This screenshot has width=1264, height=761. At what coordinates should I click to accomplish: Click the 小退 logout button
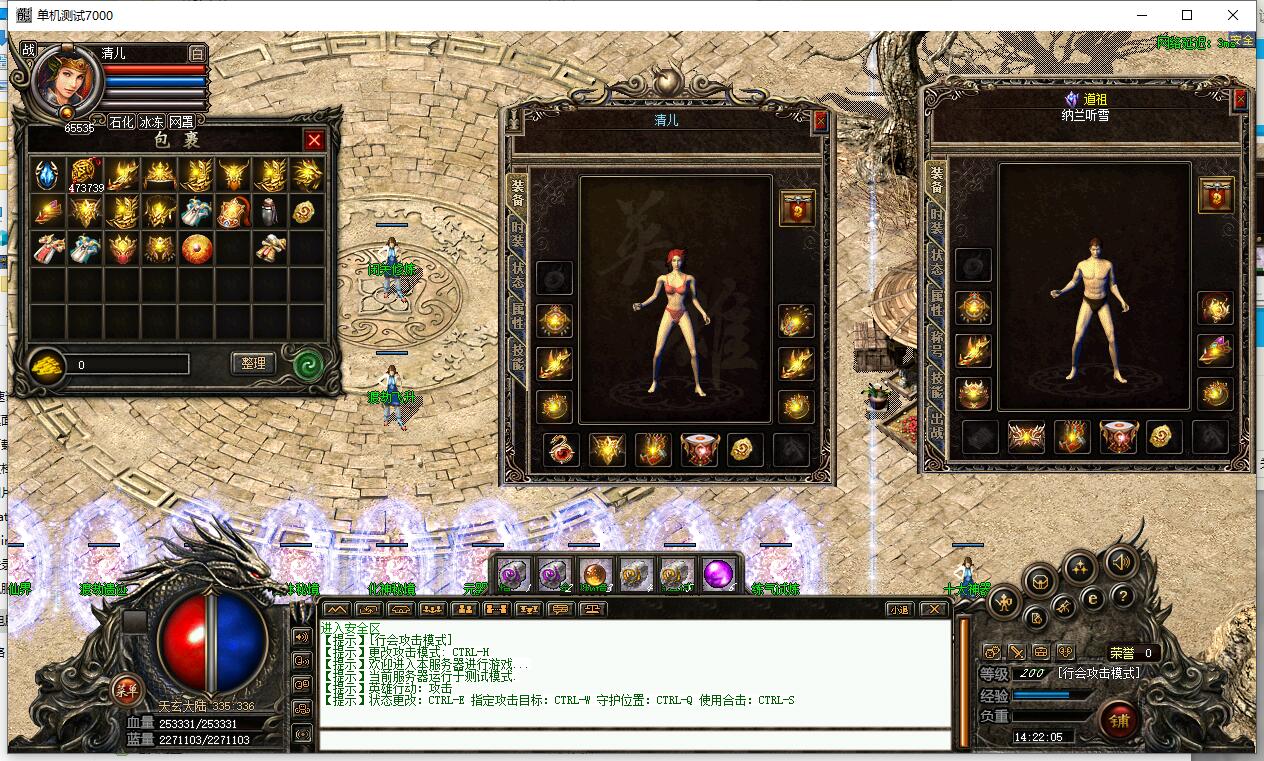(x=900, y=609)
